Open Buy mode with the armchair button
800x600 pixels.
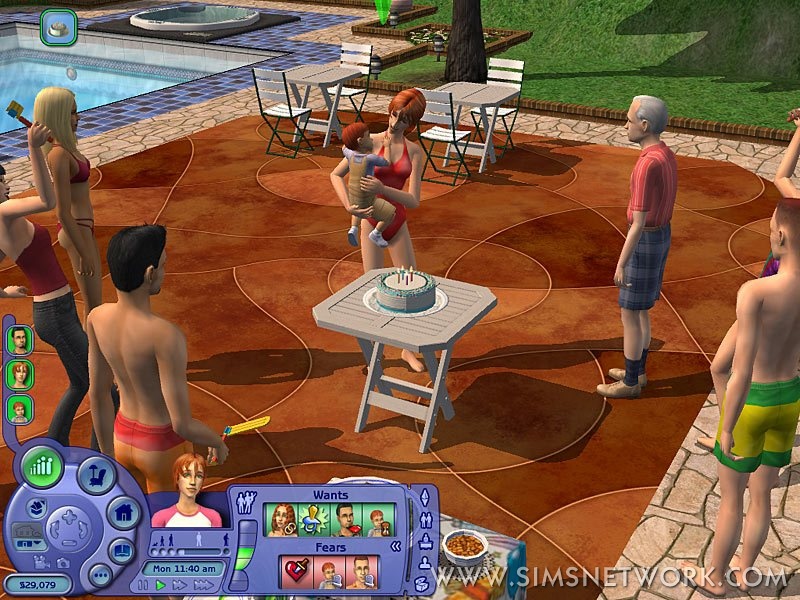97,476
